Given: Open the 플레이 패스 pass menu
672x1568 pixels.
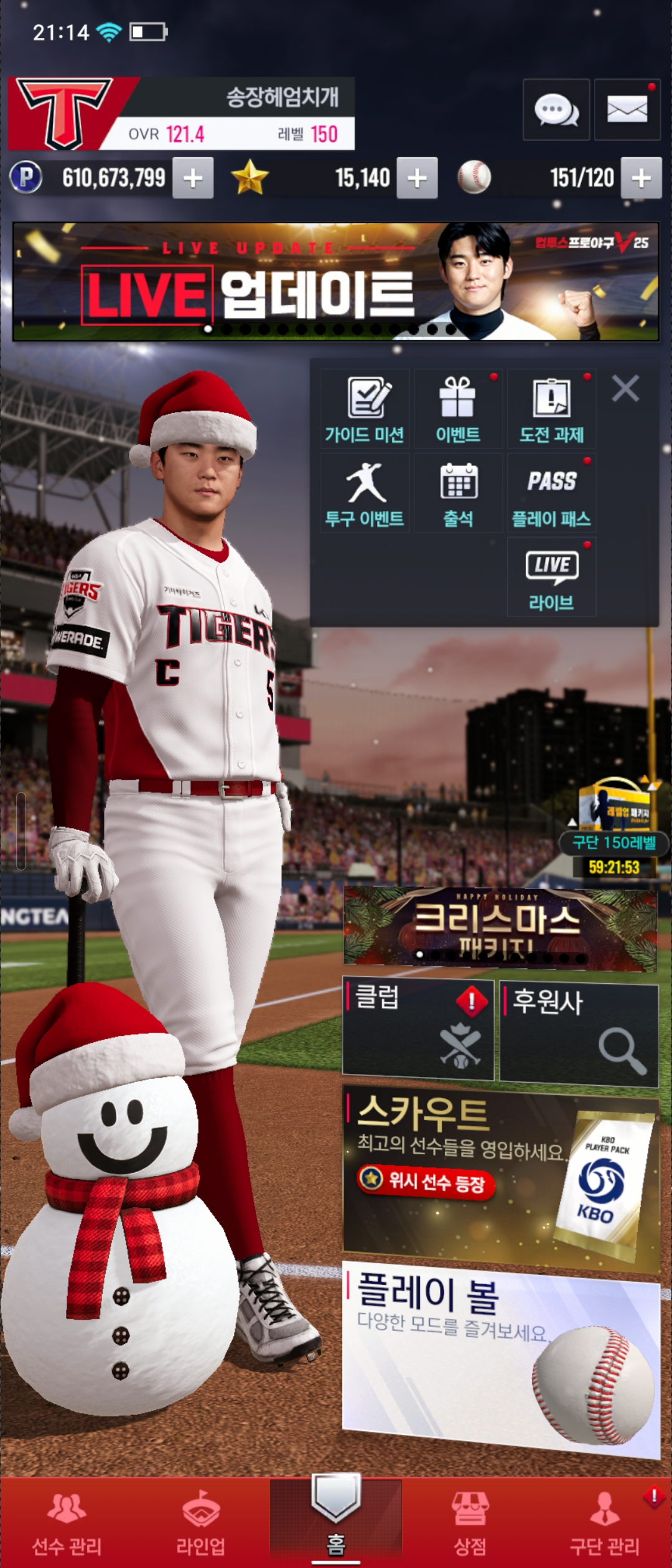Looking at the screenshot, I should click(x=551, y=493).
